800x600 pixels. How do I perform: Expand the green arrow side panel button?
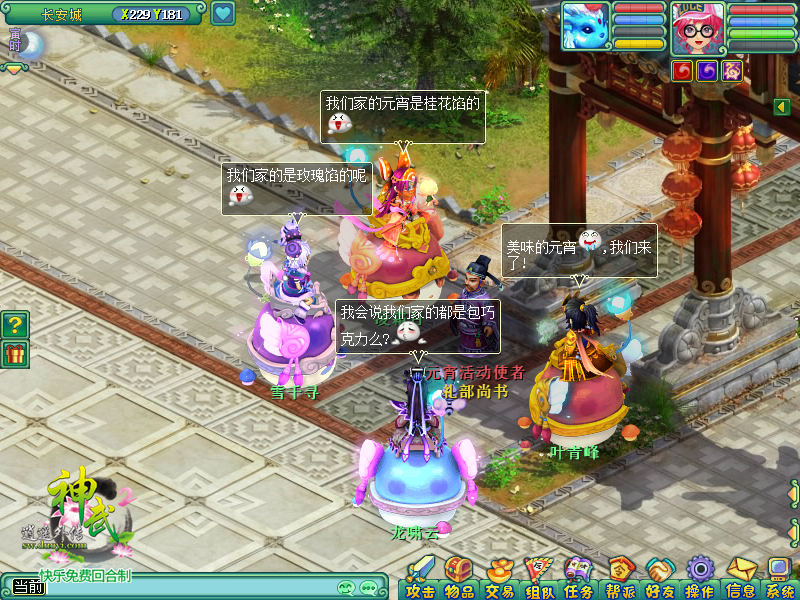781,106
